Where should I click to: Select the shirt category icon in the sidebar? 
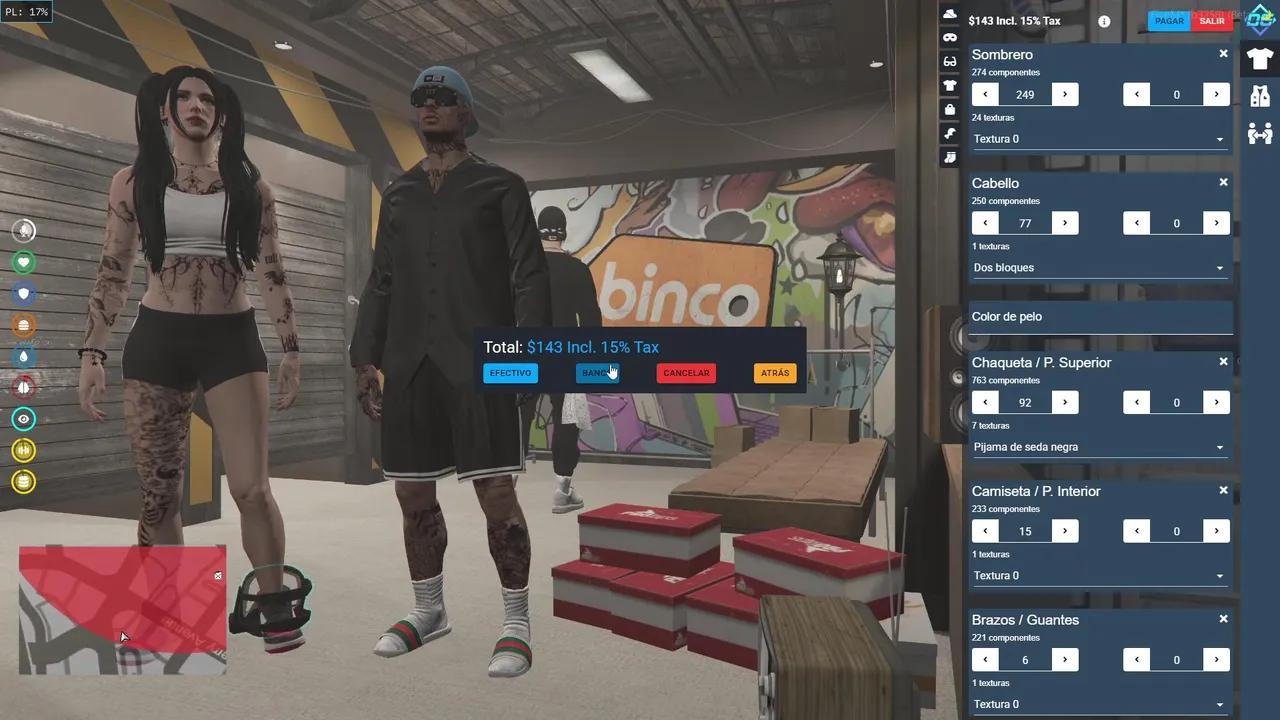click(x=949, y=85)
